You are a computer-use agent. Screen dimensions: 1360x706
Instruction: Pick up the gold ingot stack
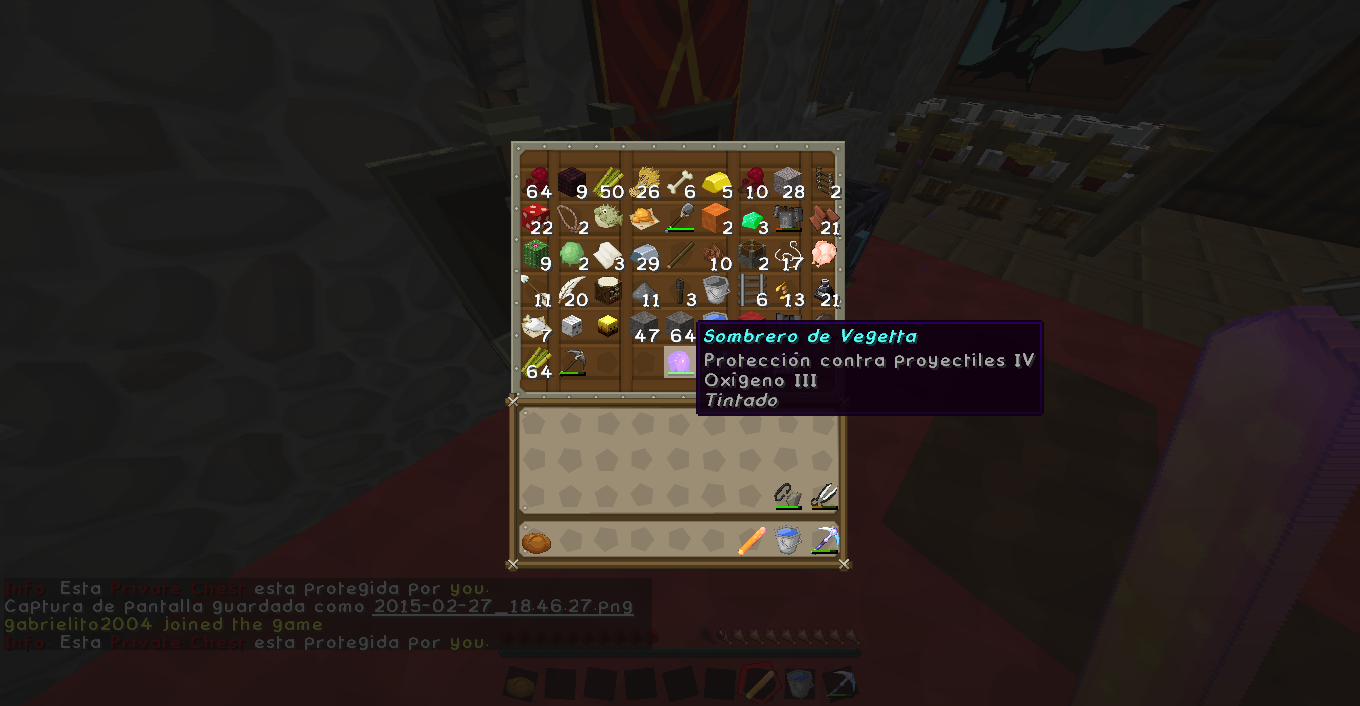click(x=716, y=182)
